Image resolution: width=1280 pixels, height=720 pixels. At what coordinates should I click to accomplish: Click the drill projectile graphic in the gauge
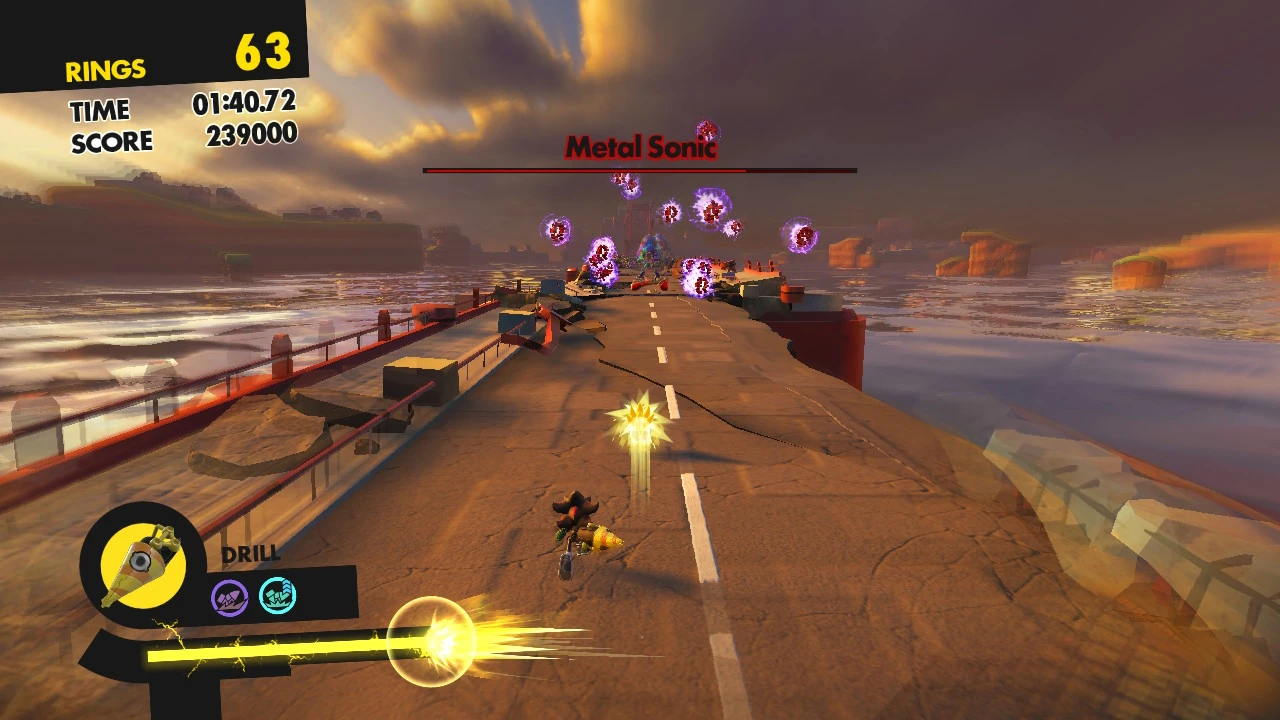(x=435, y=640)
